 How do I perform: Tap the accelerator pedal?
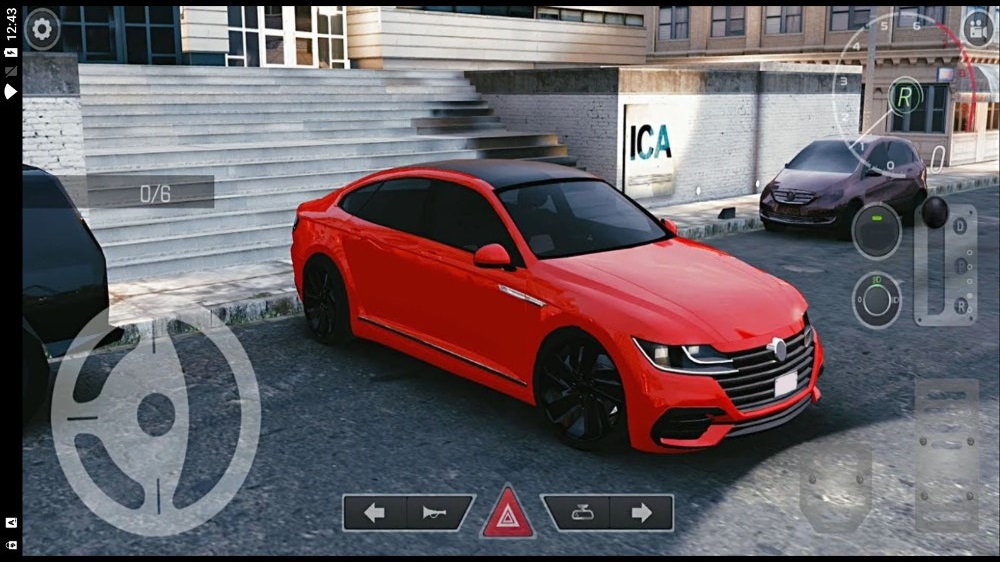[x=946, y=455]
